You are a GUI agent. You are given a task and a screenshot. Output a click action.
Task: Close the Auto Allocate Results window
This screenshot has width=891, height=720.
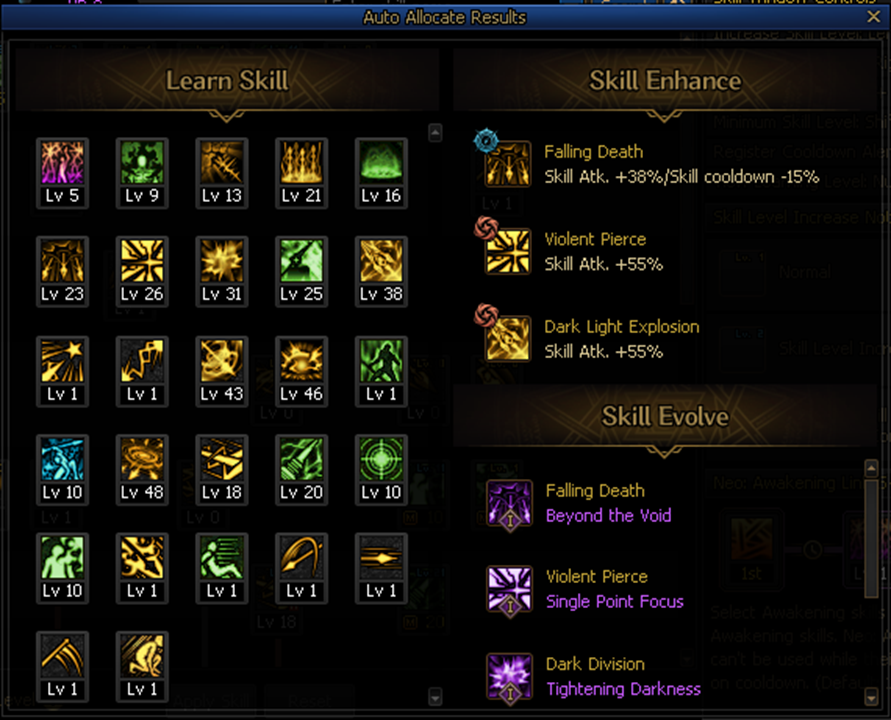tap(873, 17)
